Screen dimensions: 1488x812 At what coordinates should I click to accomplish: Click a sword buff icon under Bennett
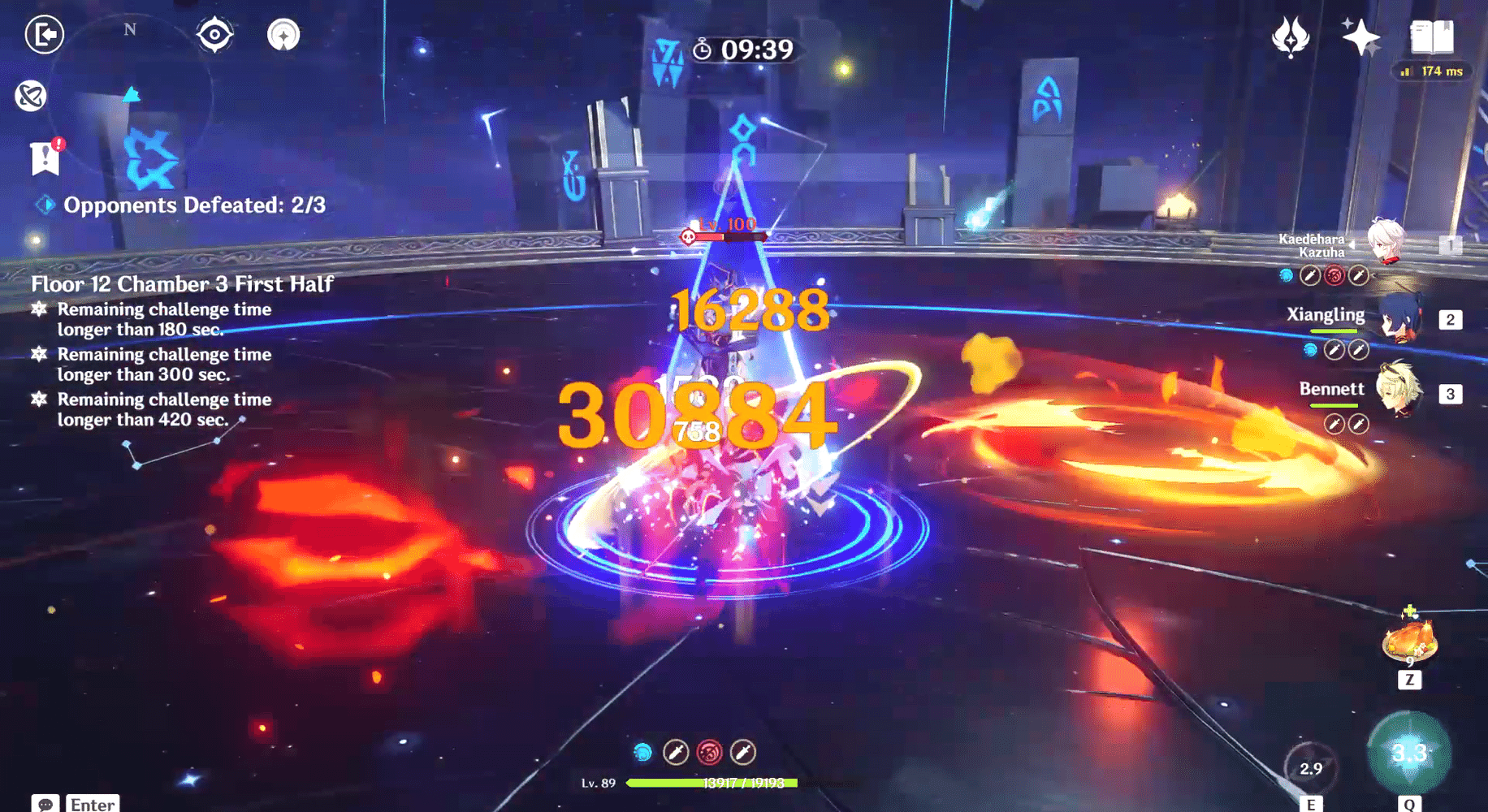pyautogui.click(x=1333, y=423)
